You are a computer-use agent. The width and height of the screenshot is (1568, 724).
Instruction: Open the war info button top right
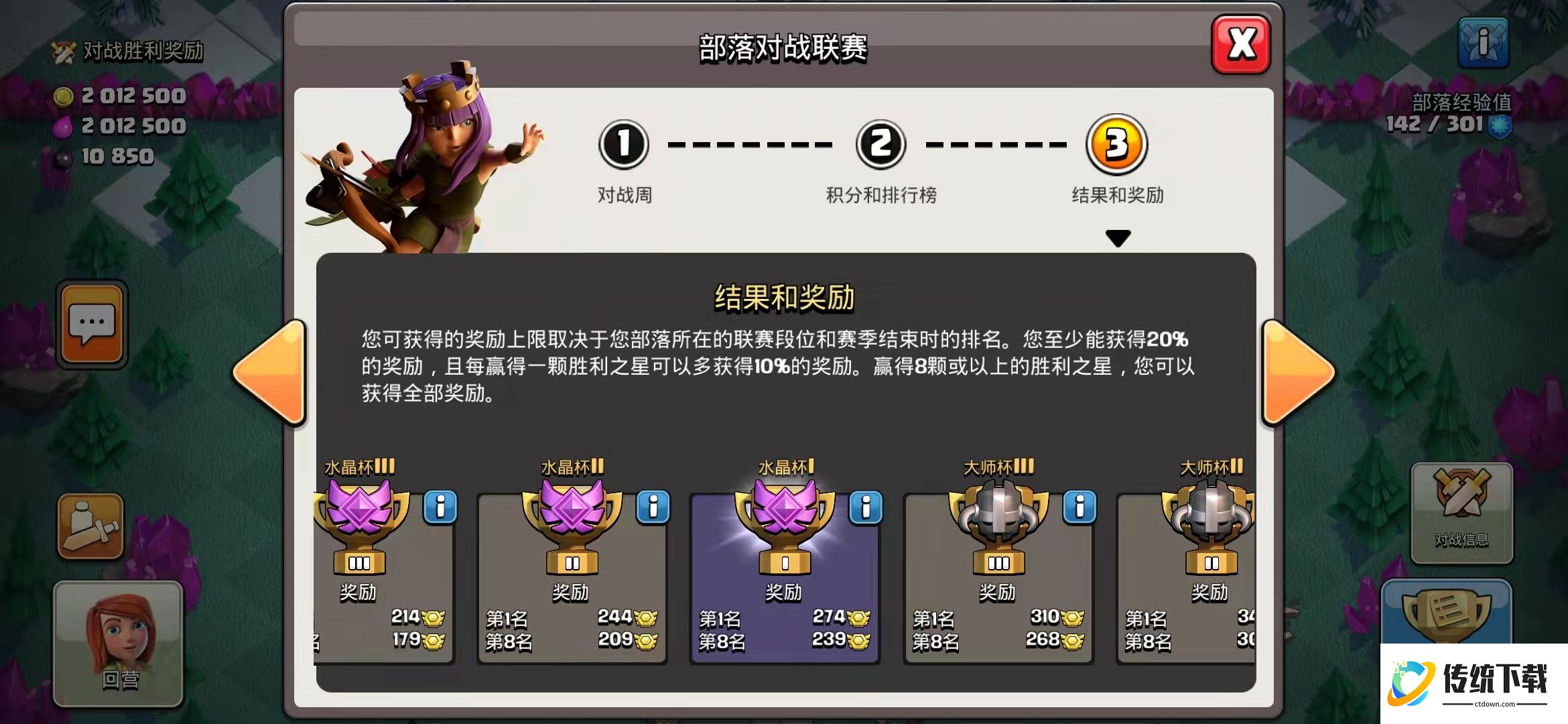point(1484,43)
